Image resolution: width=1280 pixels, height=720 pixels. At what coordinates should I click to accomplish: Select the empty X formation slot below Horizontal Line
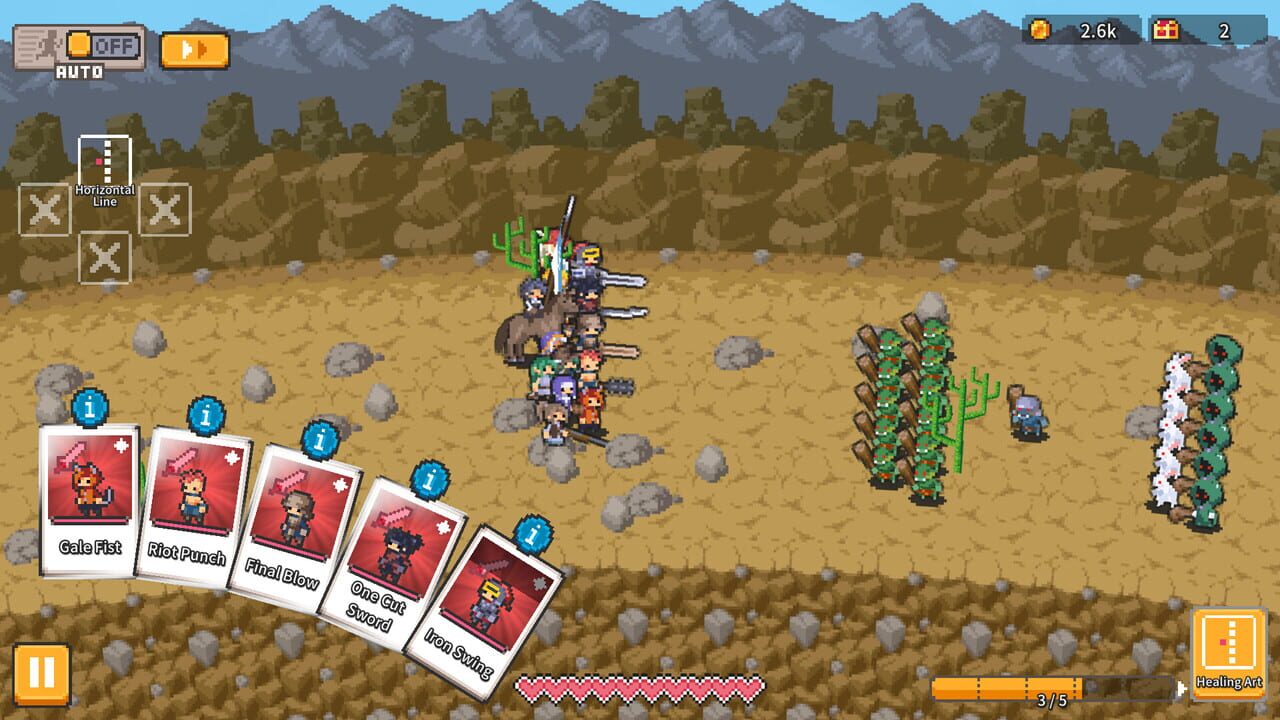104,256
